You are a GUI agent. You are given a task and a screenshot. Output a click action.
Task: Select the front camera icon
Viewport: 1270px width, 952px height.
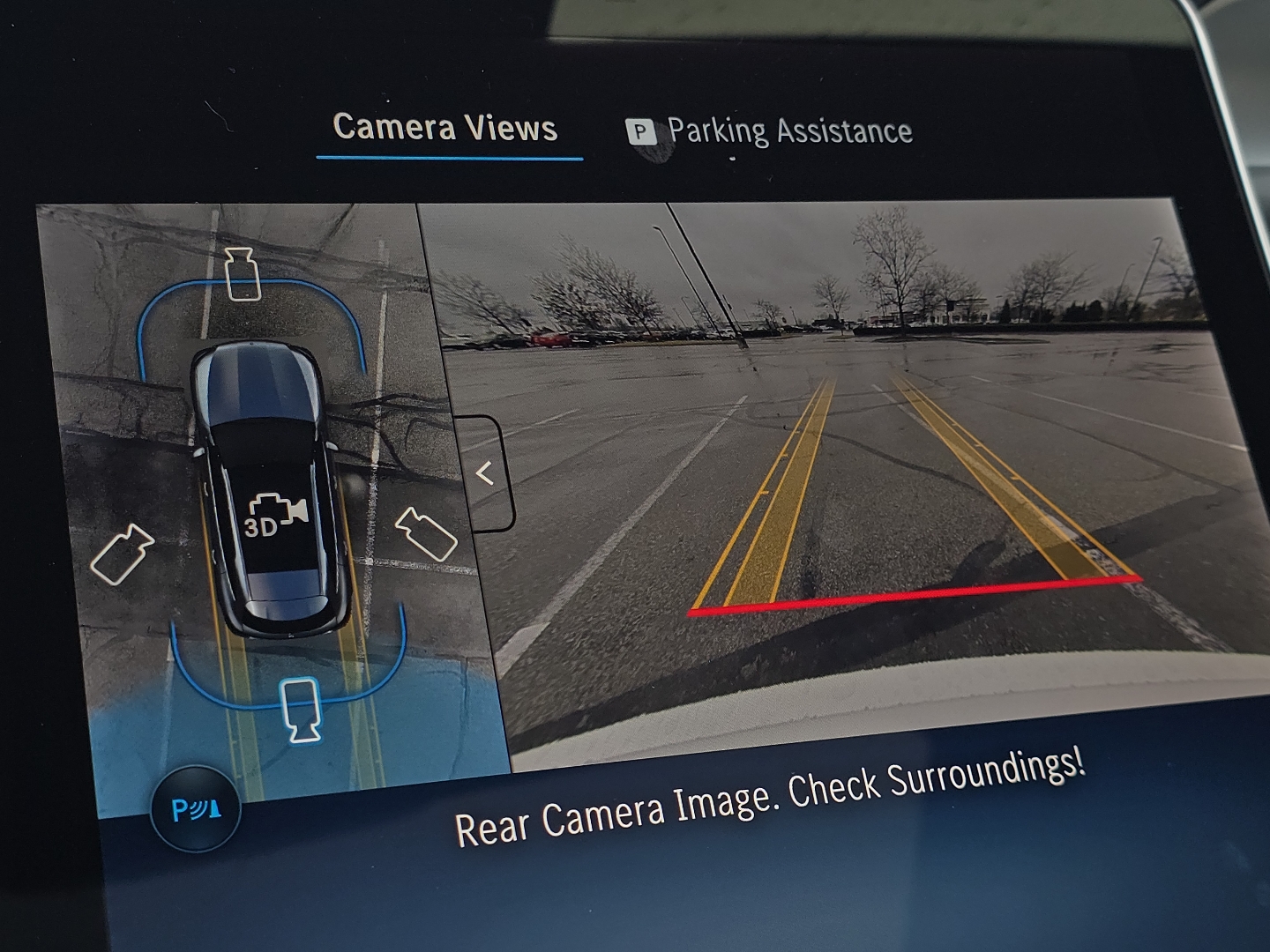tap(242, 274)
